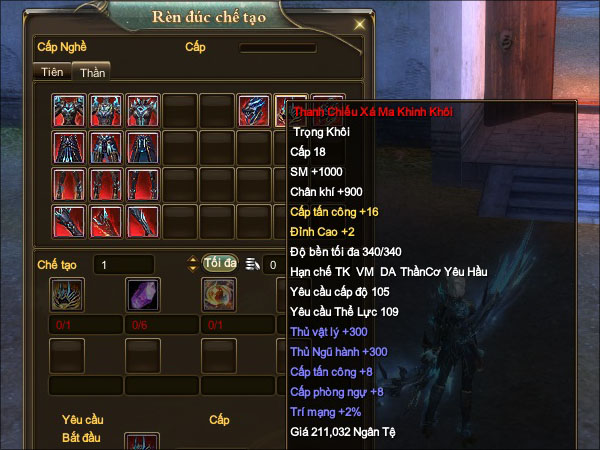Viewport: 600px width, 450px height.
Task: Select the Thần tab
Action: coord(93,72)
